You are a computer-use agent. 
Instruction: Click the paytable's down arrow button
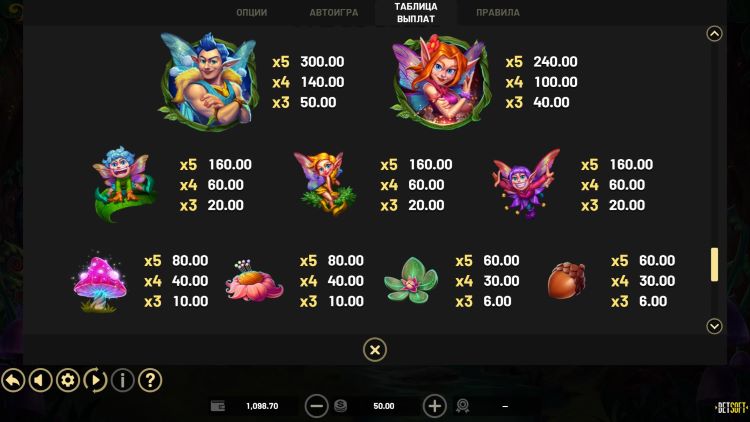coord(714,326)
